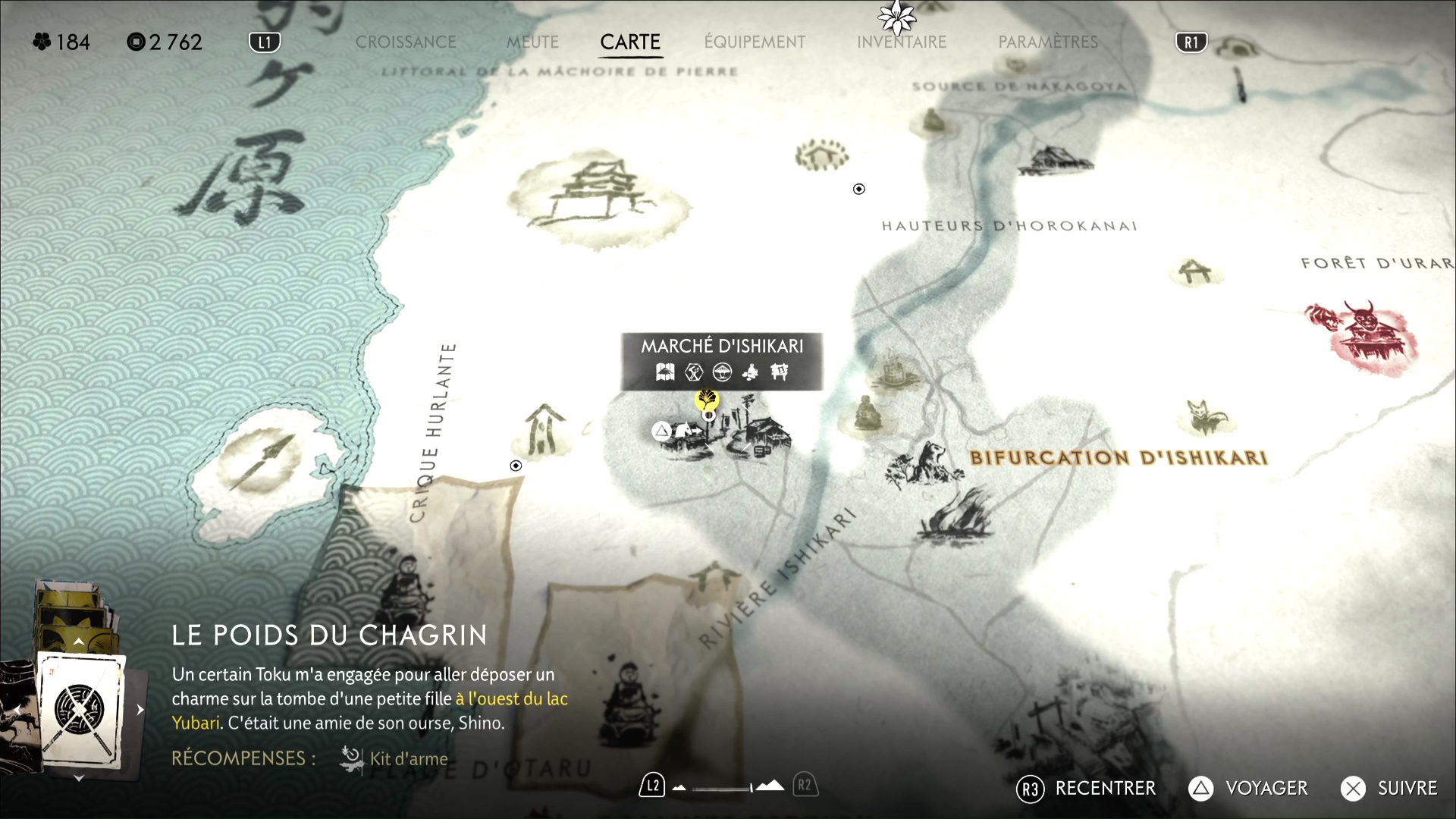Open the Inventaire tab

pyautogui.click(x=902, y=42)
